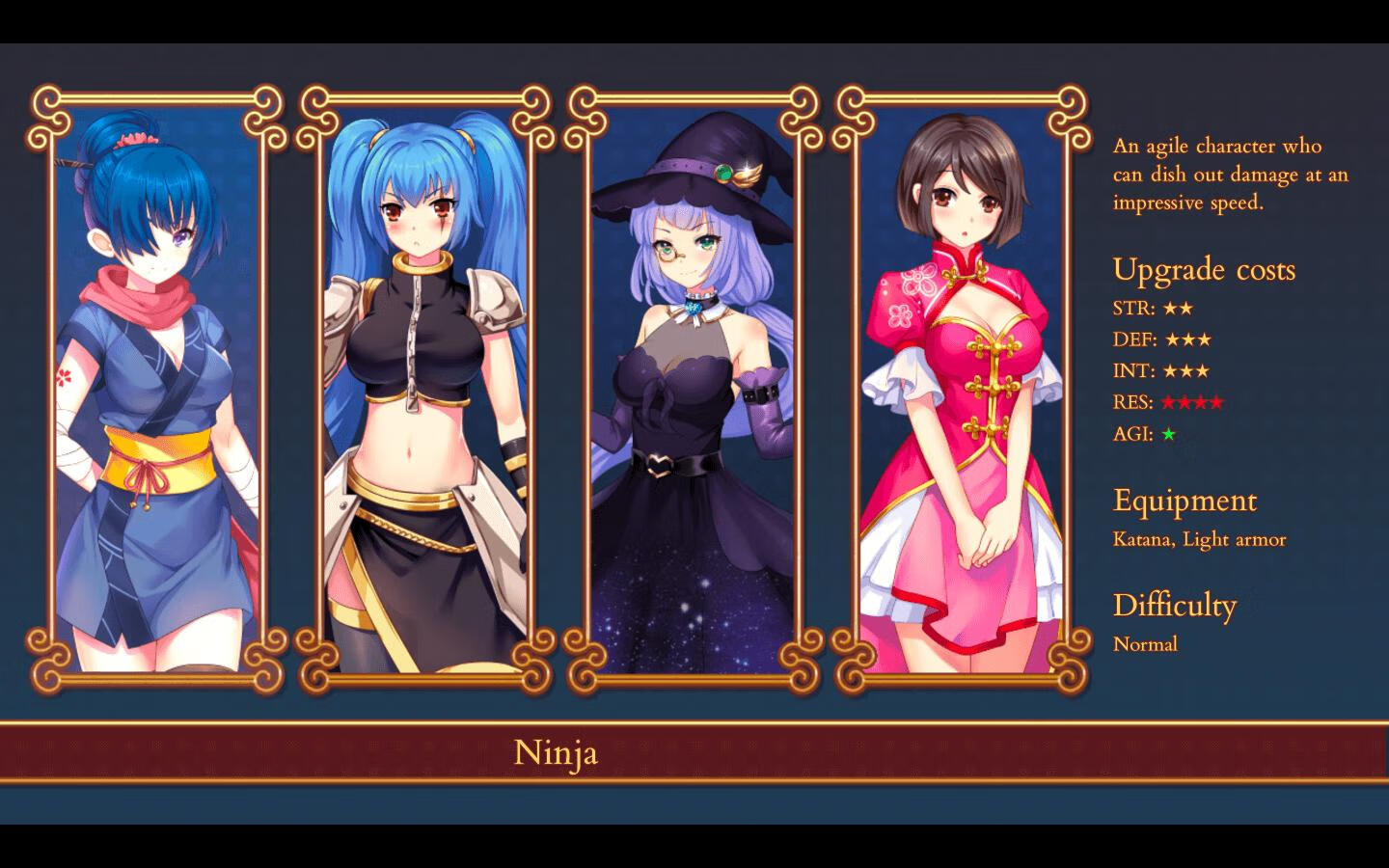
Task: Confirm the Ninja class name banner
Action: coord(556,753)
